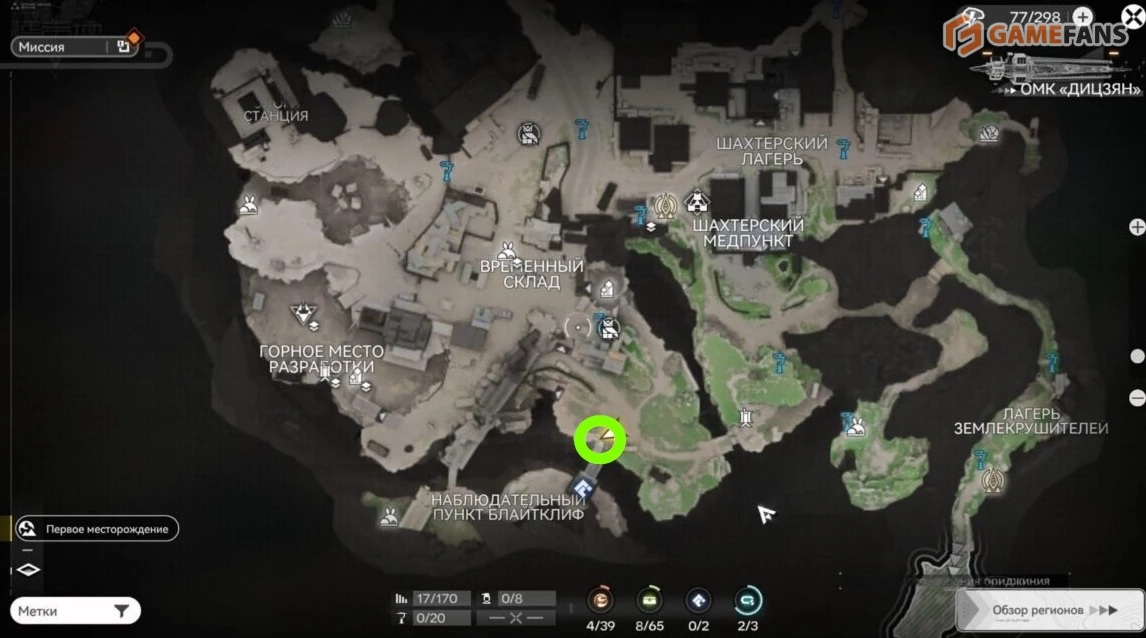Open the Метки marker filter
The width and height of the screenshot is (1146, 638).
coord(75,611)
